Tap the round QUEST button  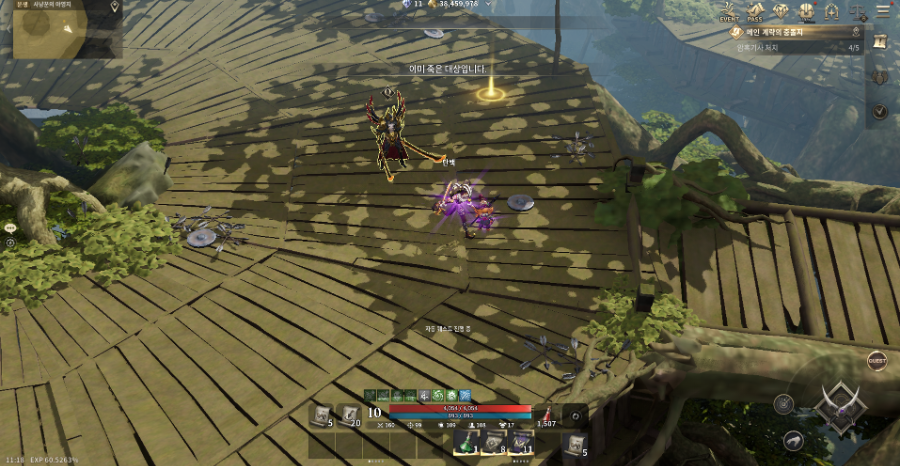pyautogui.click(x=877, y=361)
